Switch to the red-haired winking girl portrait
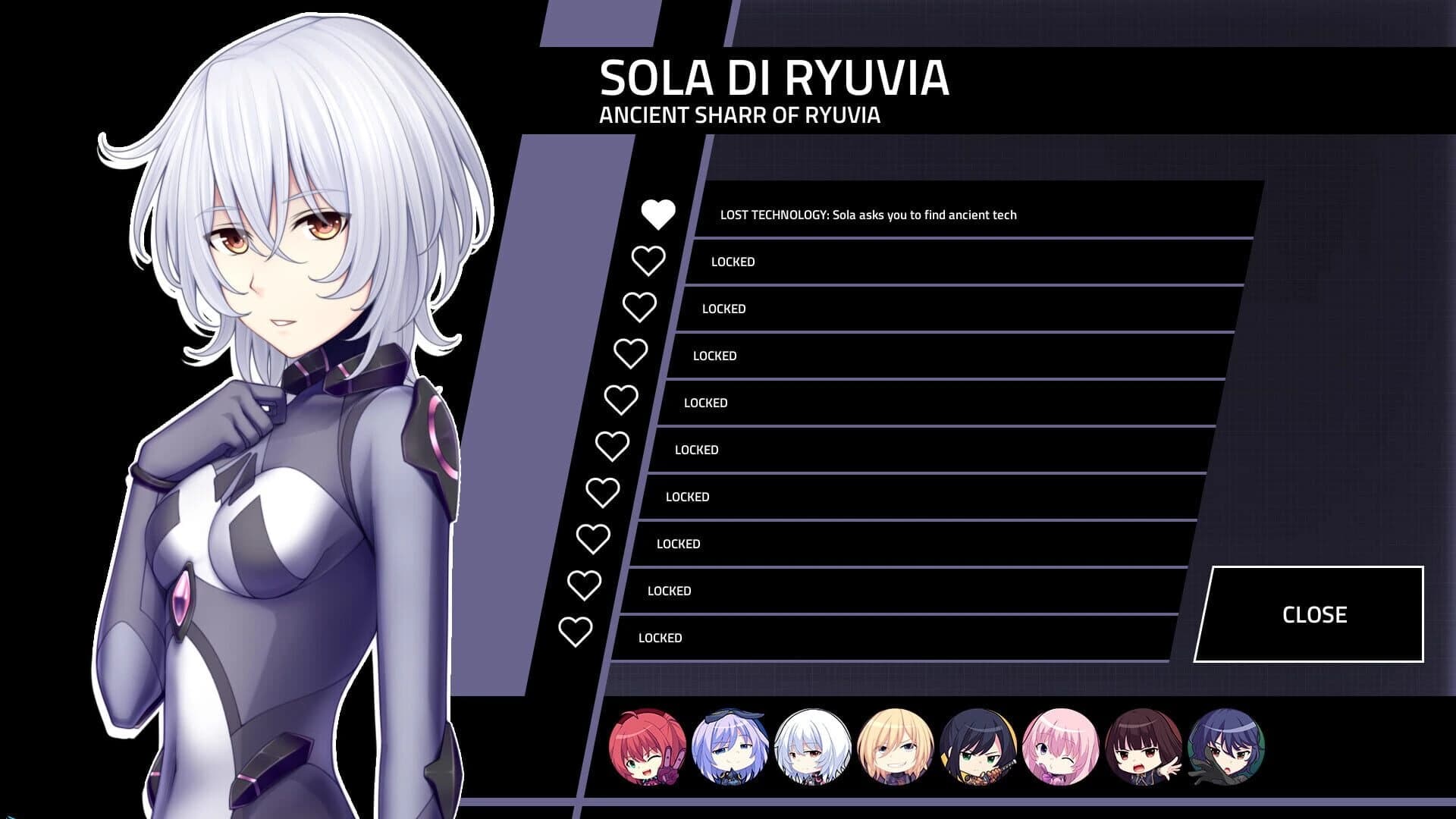The width and height of the screenshot is (1456, 819). [x=647, y=746]
